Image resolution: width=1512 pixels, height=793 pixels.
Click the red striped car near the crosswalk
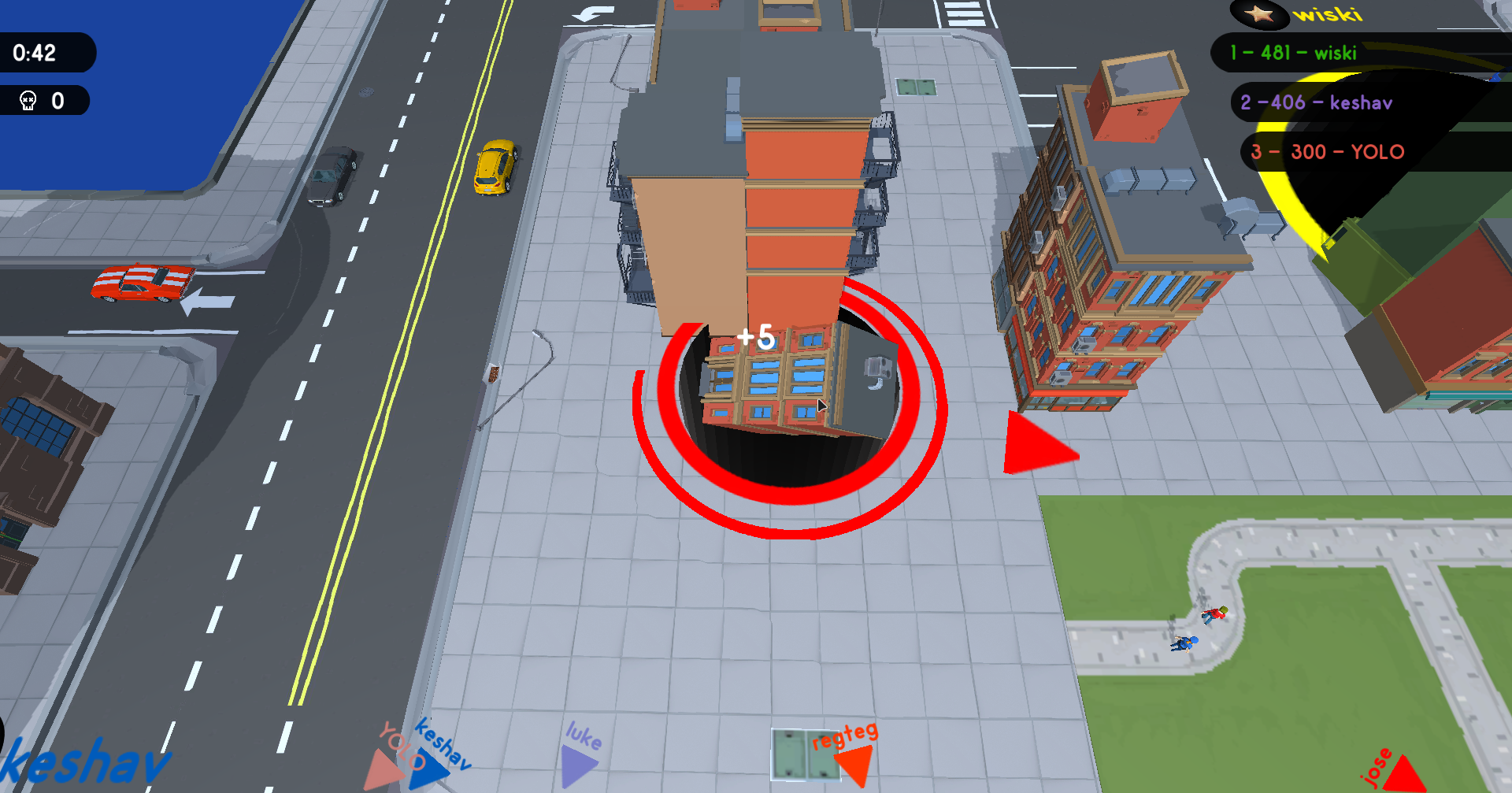[x=143, y=283]
